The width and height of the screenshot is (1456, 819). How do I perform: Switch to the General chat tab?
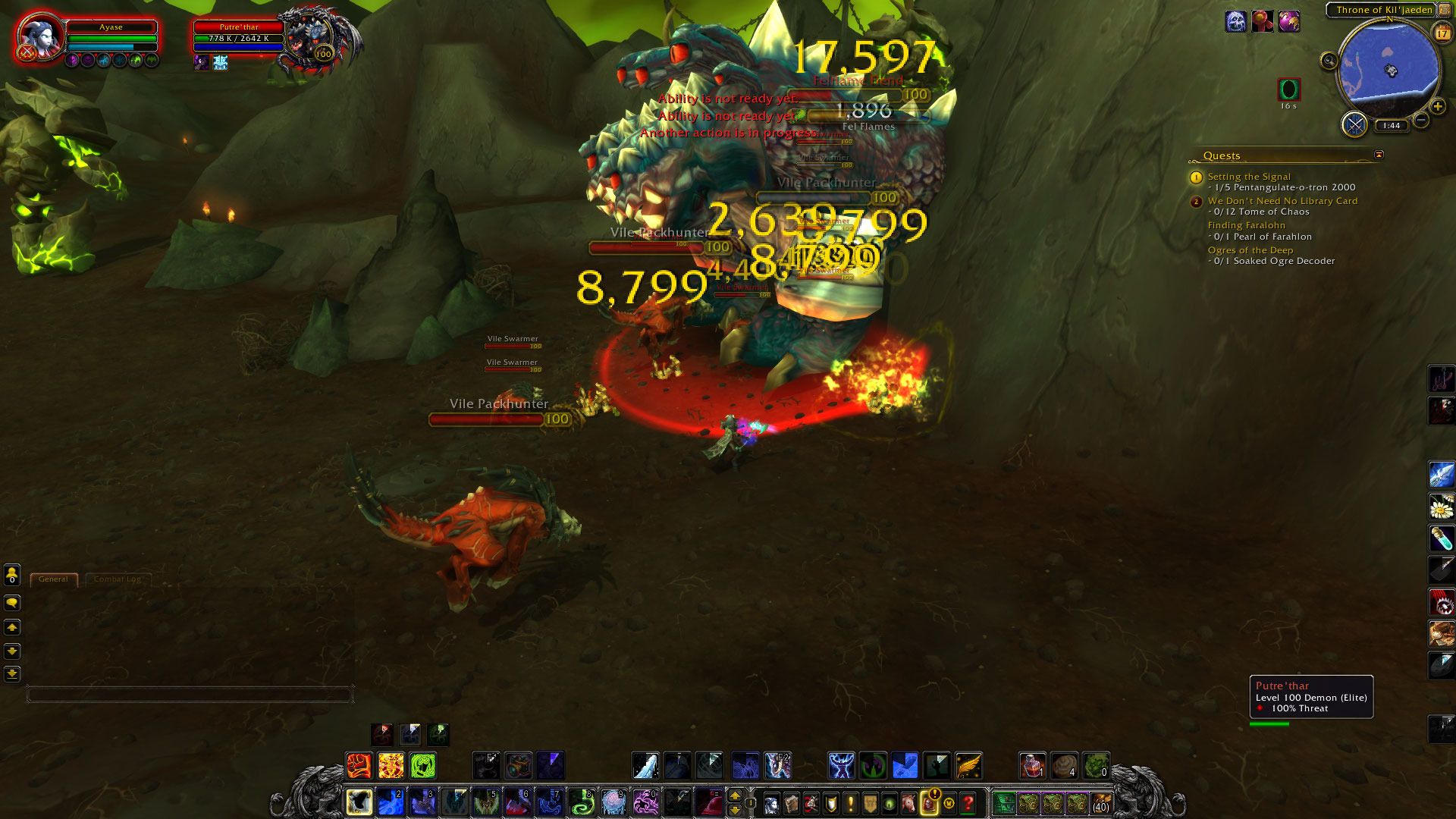pos(53,579)
